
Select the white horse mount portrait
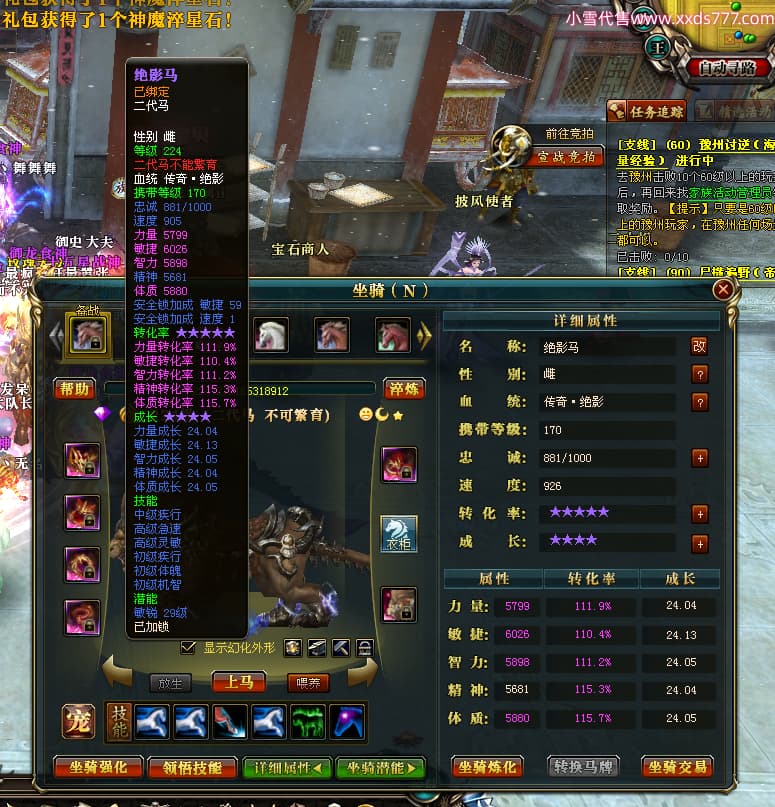tap(271, 334)
